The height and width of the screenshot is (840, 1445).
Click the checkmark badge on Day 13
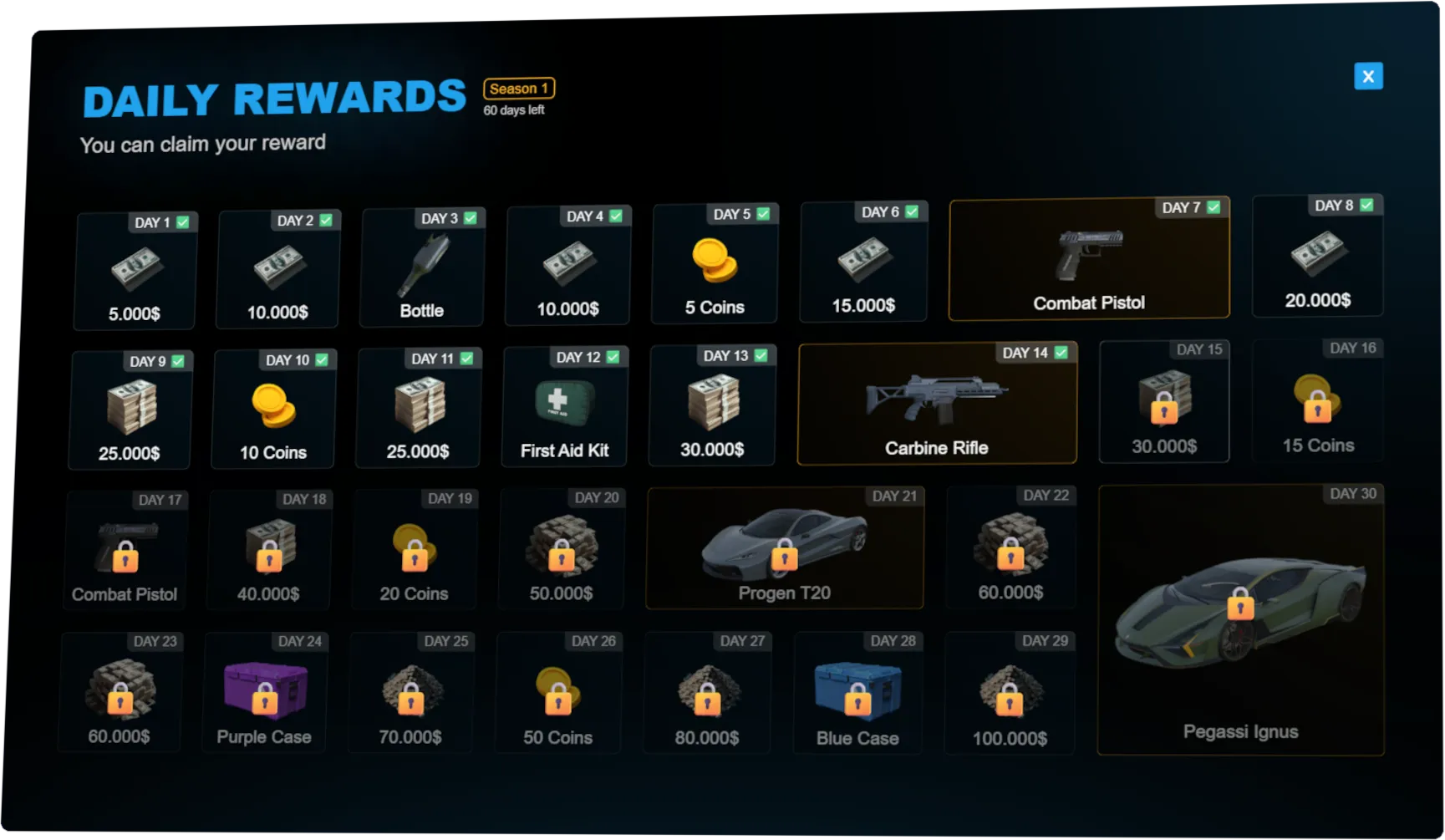pos(761,355)
